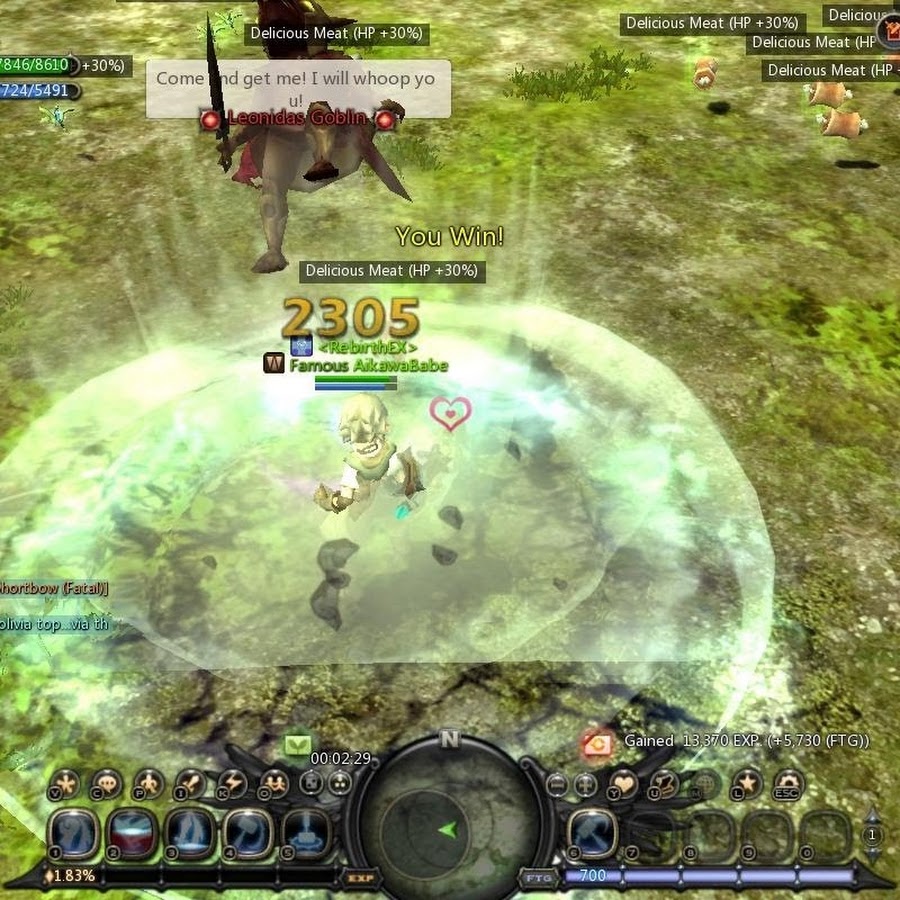Screen dimensions: 900x900
Task: Switch hotbar page with the up arrow
Action: click(872, 816)
